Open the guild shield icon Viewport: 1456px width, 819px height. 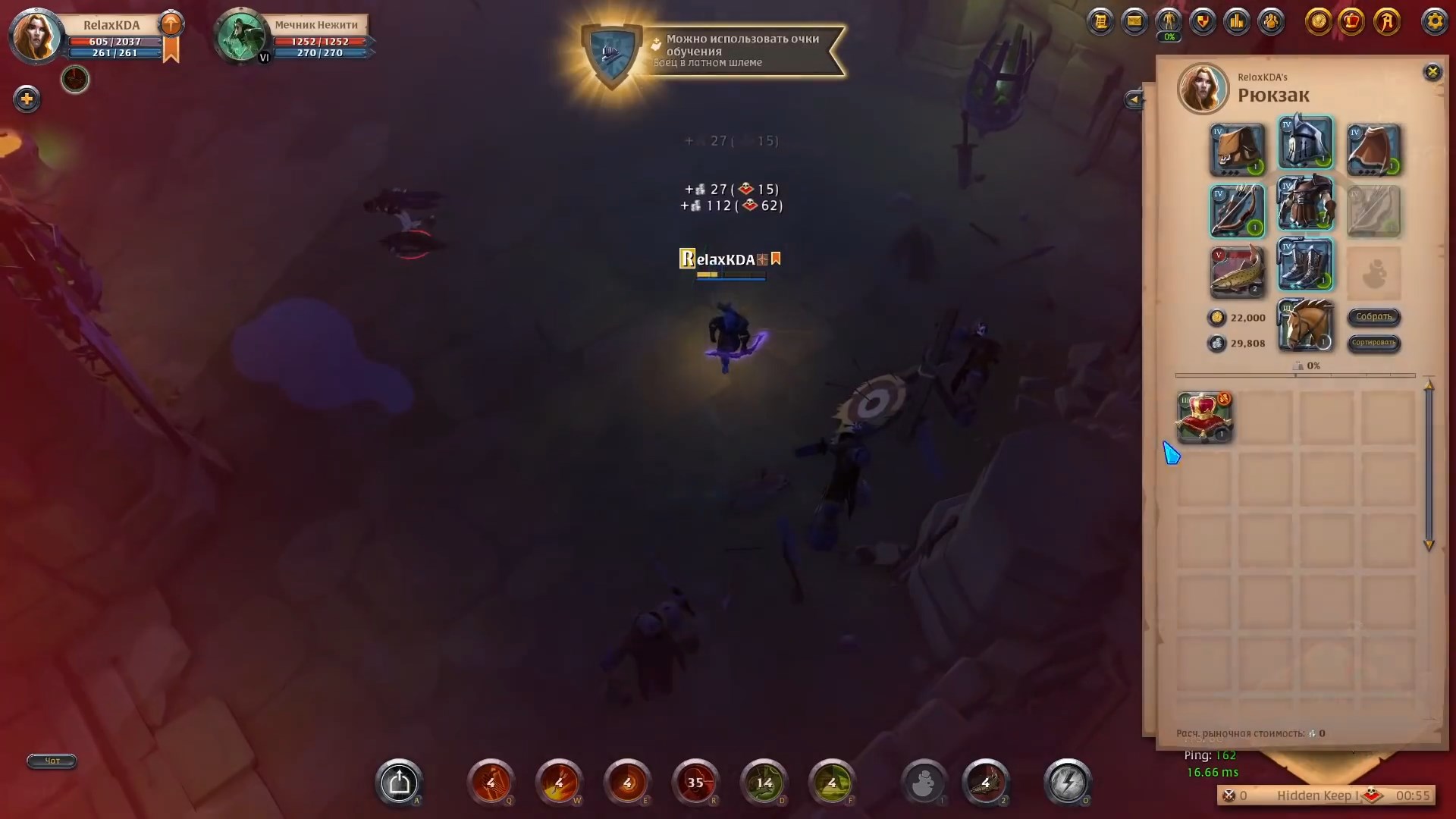[1203, 21]
